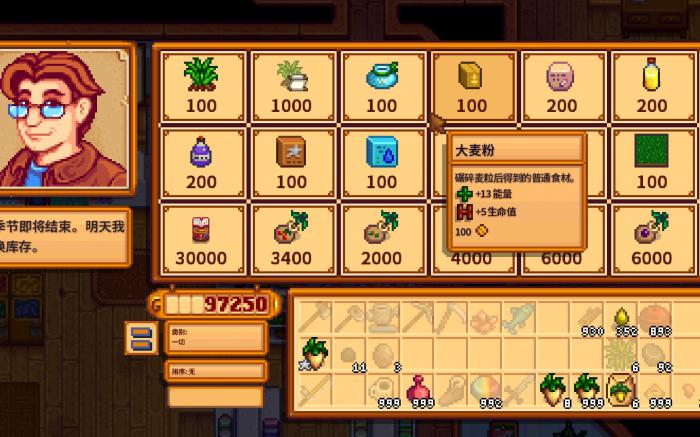Select the potted plant priced 1000
This screenshot has width=700, height=437.
[x=292, y=84]
